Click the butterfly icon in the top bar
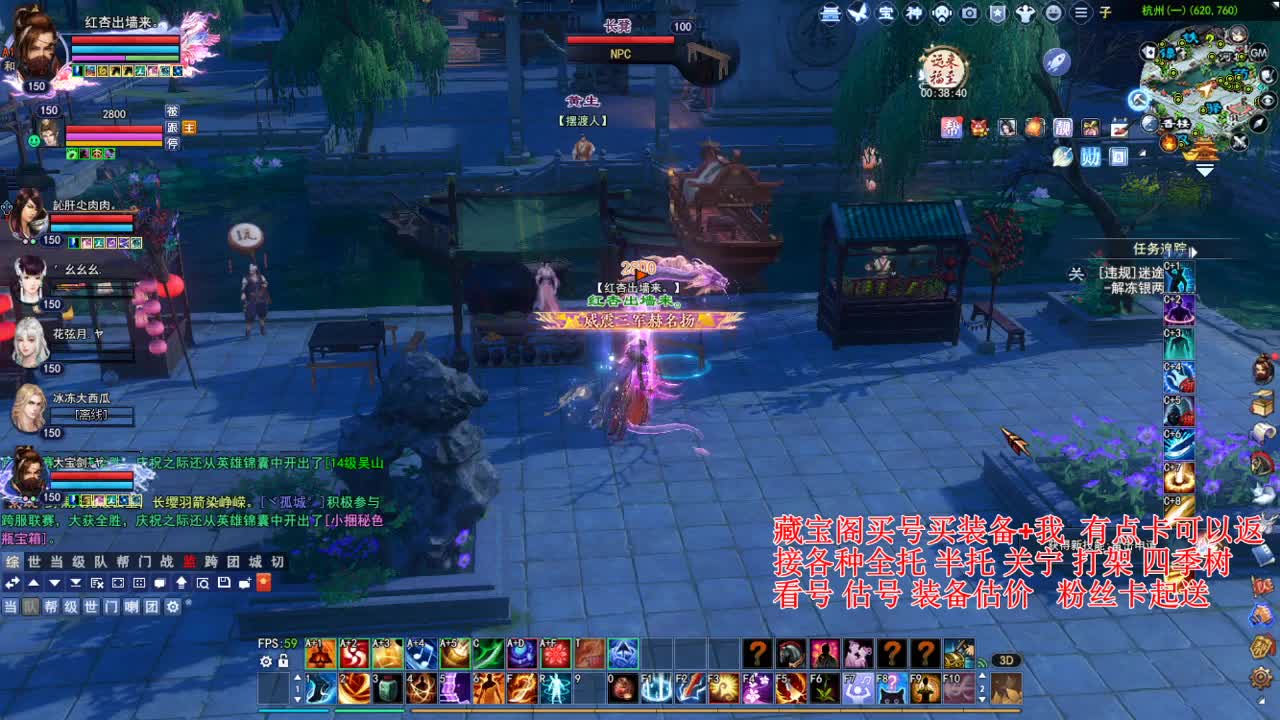 pyautogui.click(x=856, y=12)
